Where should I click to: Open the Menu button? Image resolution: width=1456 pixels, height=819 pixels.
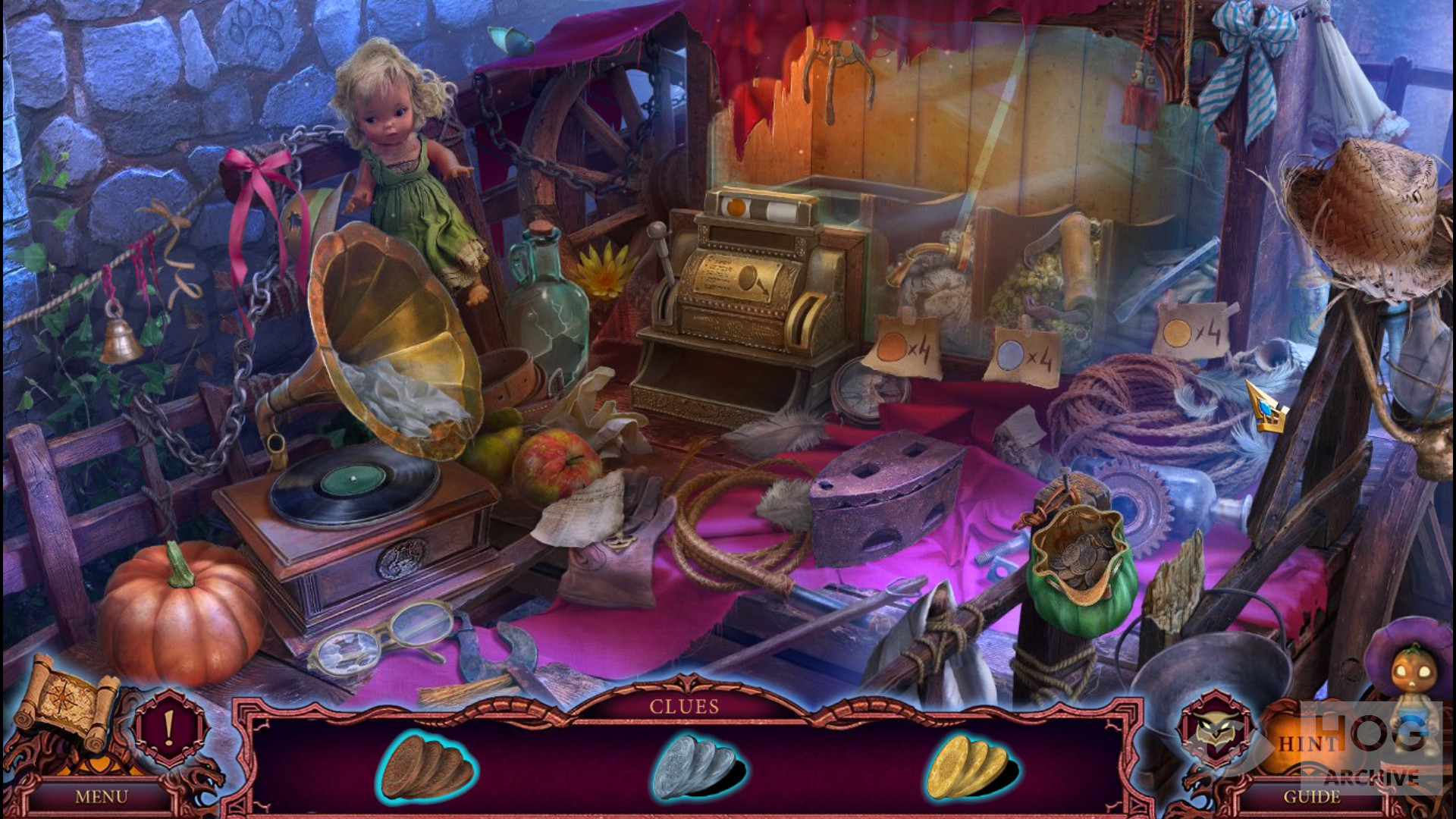pyautogui.click(x=101, y=797)
